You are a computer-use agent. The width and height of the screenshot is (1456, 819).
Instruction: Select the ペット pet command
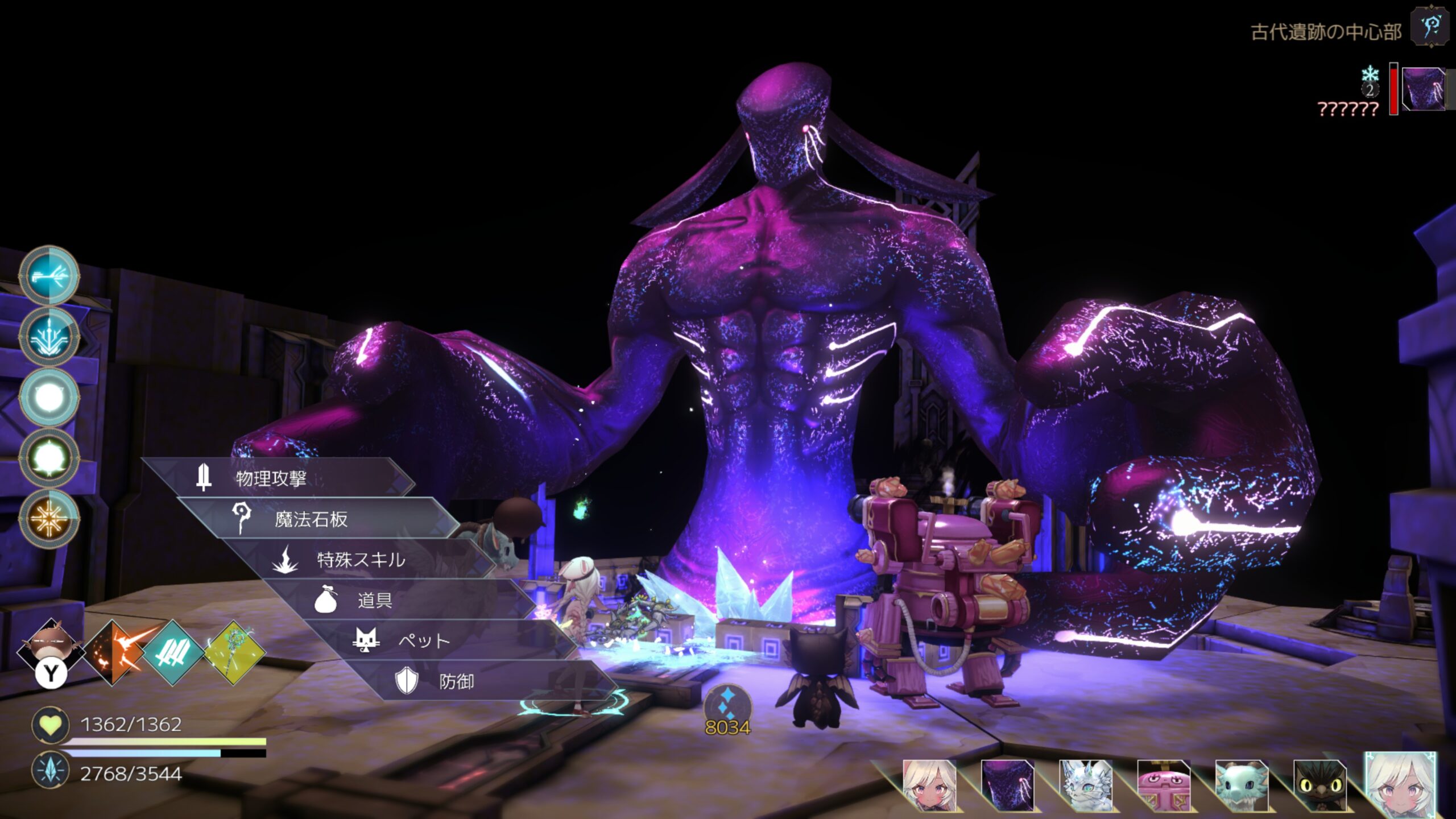coord(424,641)
